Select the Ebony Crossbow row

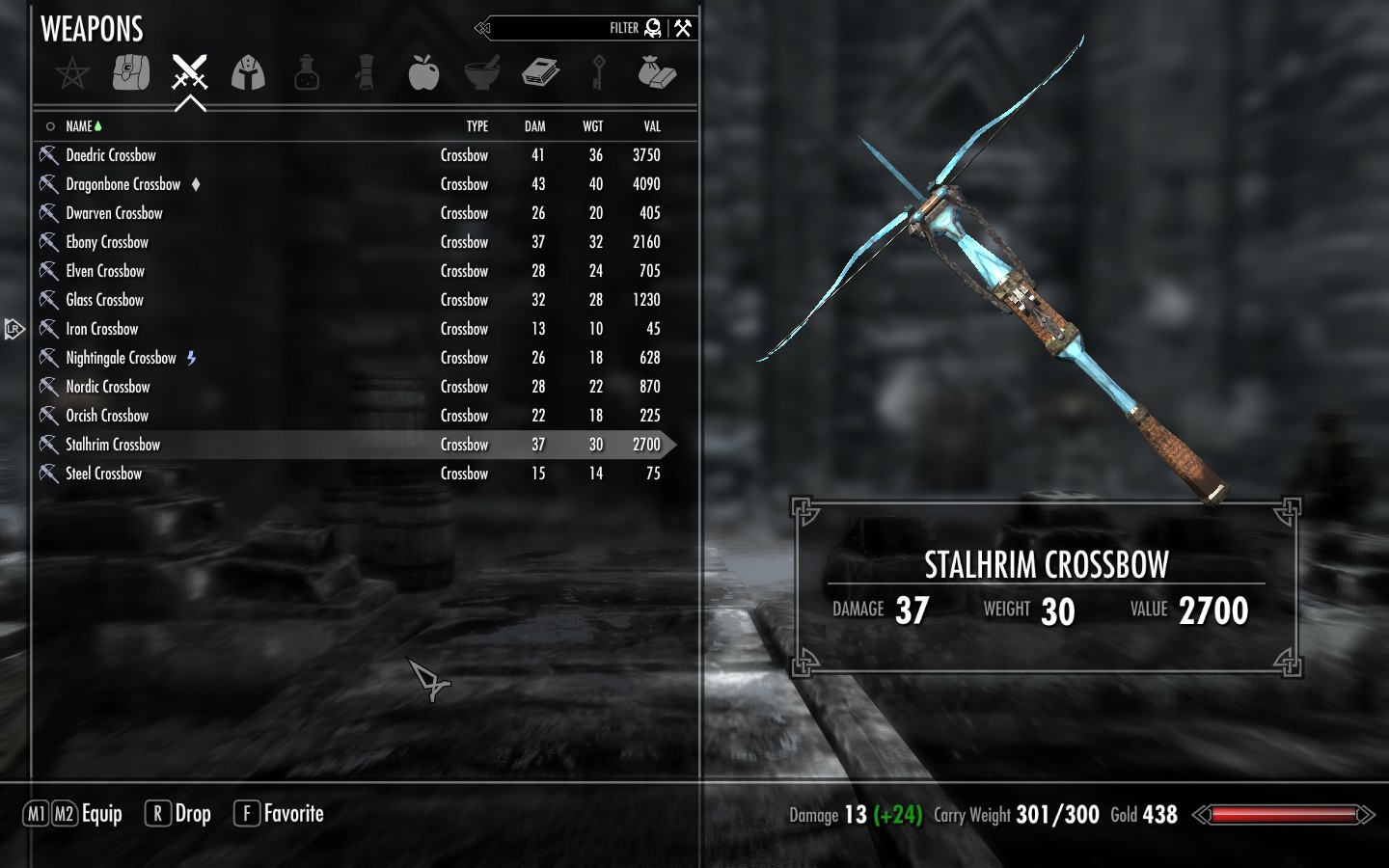(x=107, y=242)
